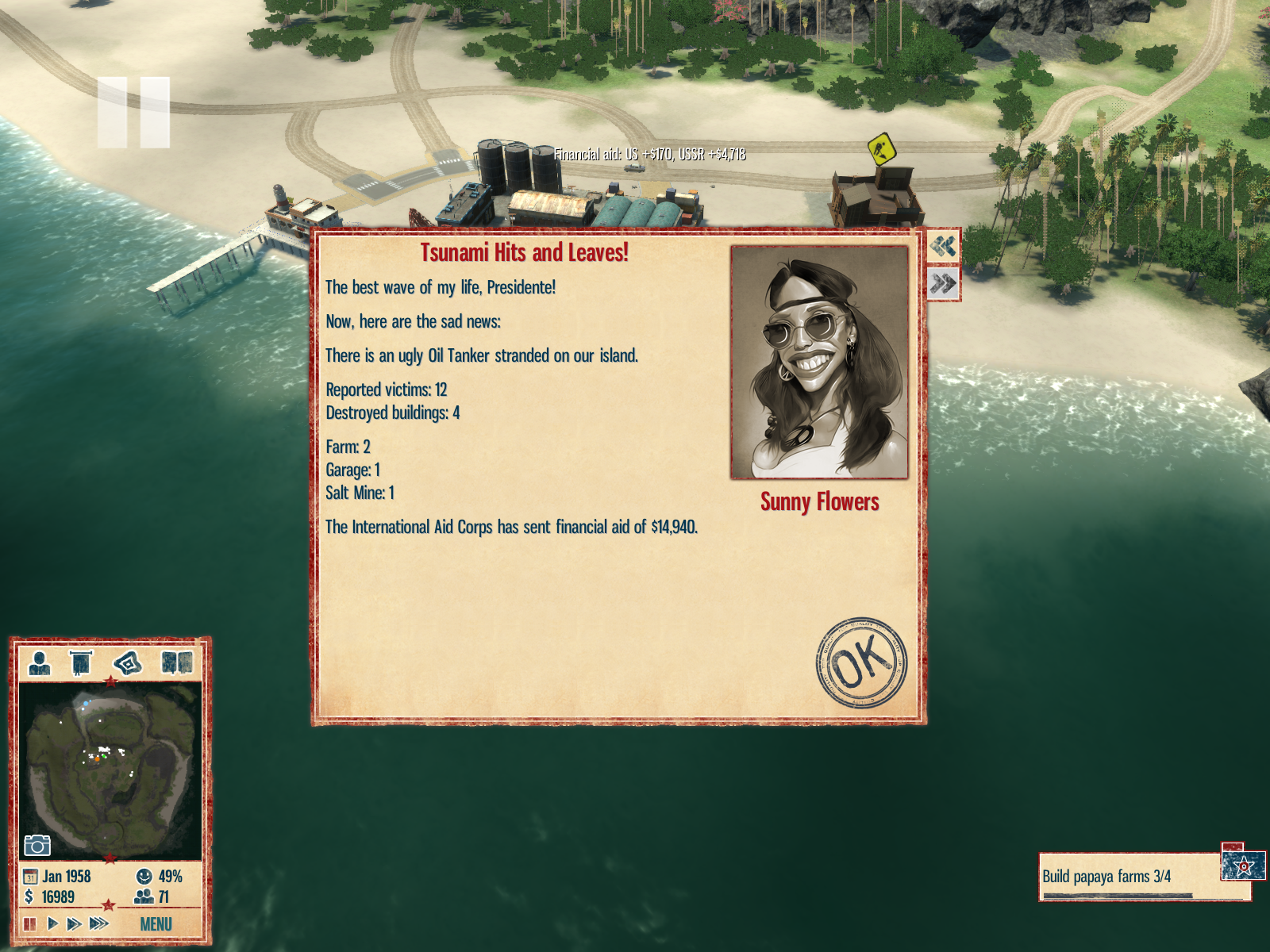Set game speed to double-arrow fast

74,923
